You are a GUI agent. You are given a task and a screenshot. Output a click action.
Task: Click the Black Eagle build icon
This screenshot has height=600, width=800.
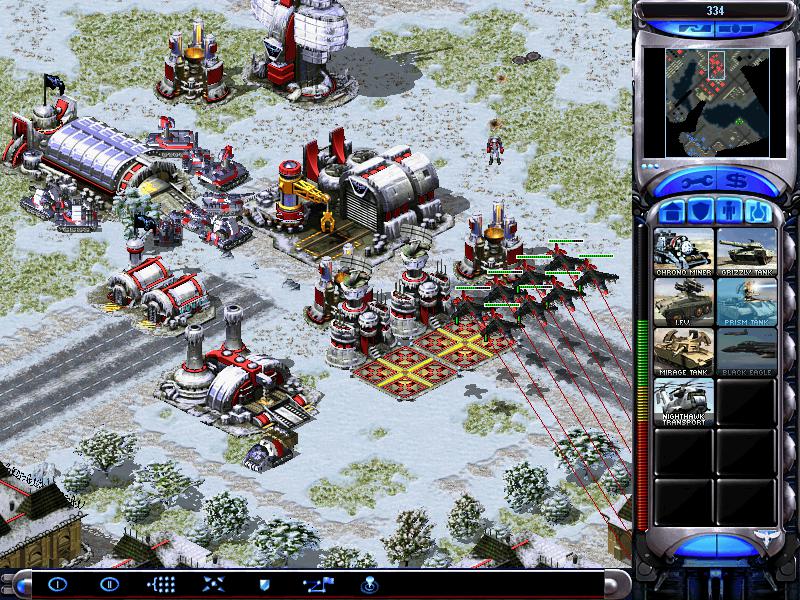746,352
